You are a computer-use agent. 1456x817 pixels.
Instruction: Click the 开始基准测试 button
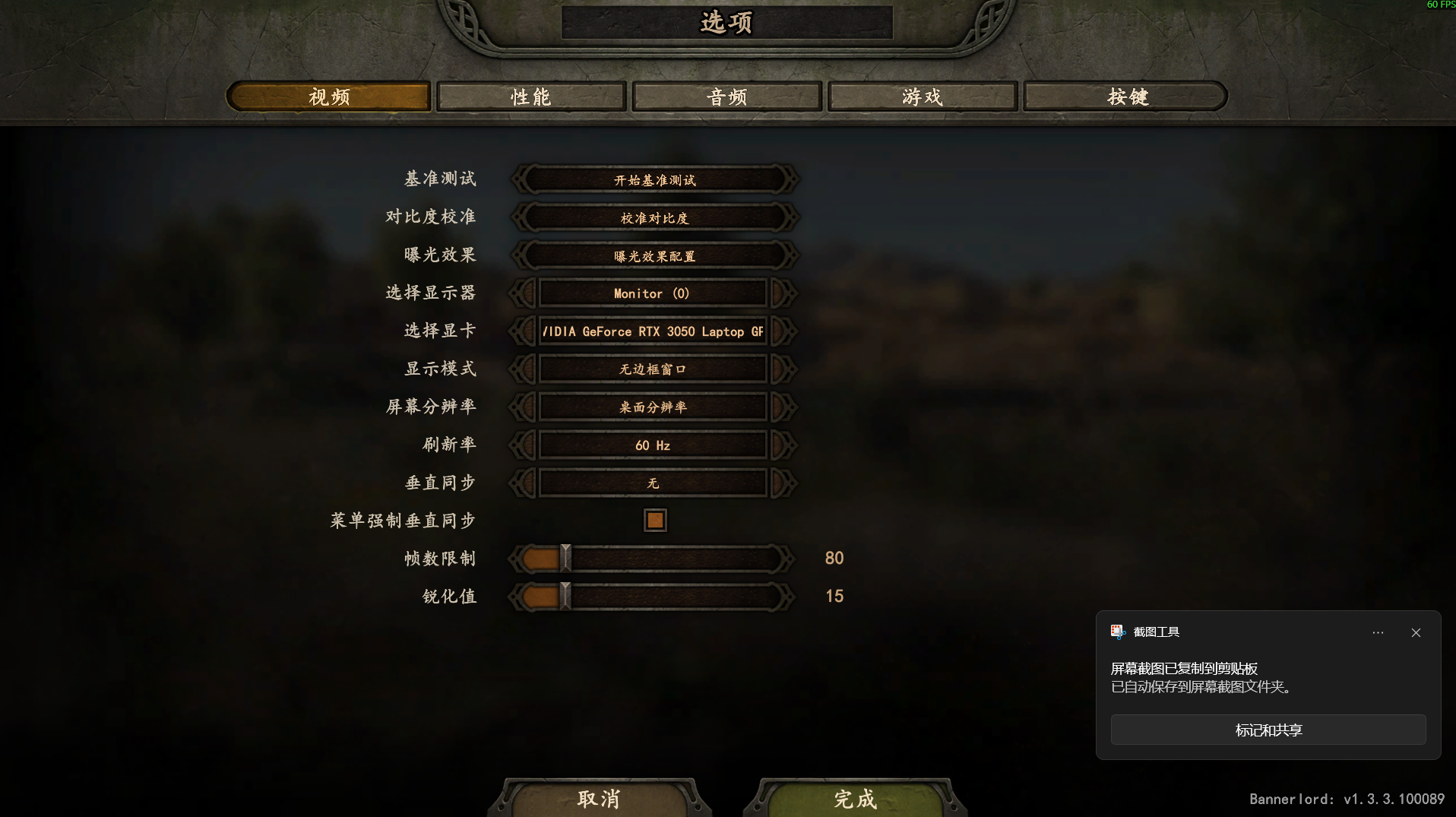(654, 180)
